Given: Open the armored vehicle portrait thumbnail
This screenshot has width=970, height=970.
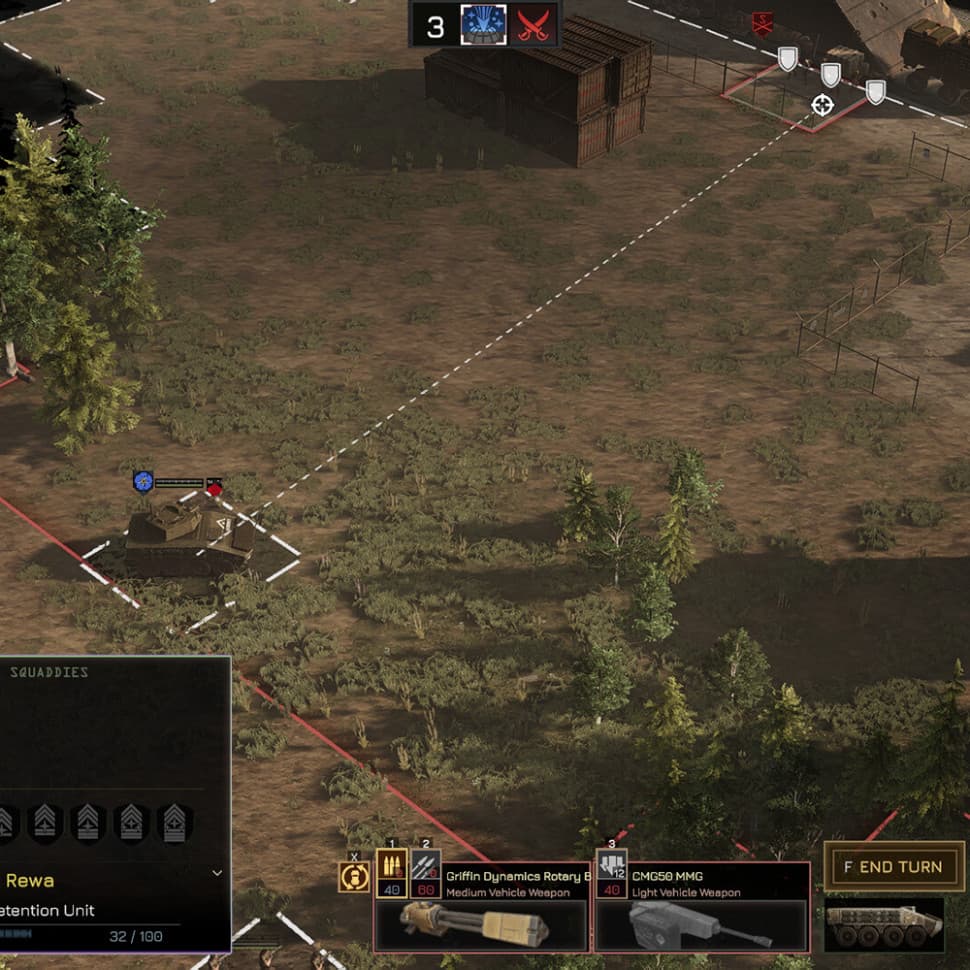Looking at the screenshot, I should coord(884,925).
